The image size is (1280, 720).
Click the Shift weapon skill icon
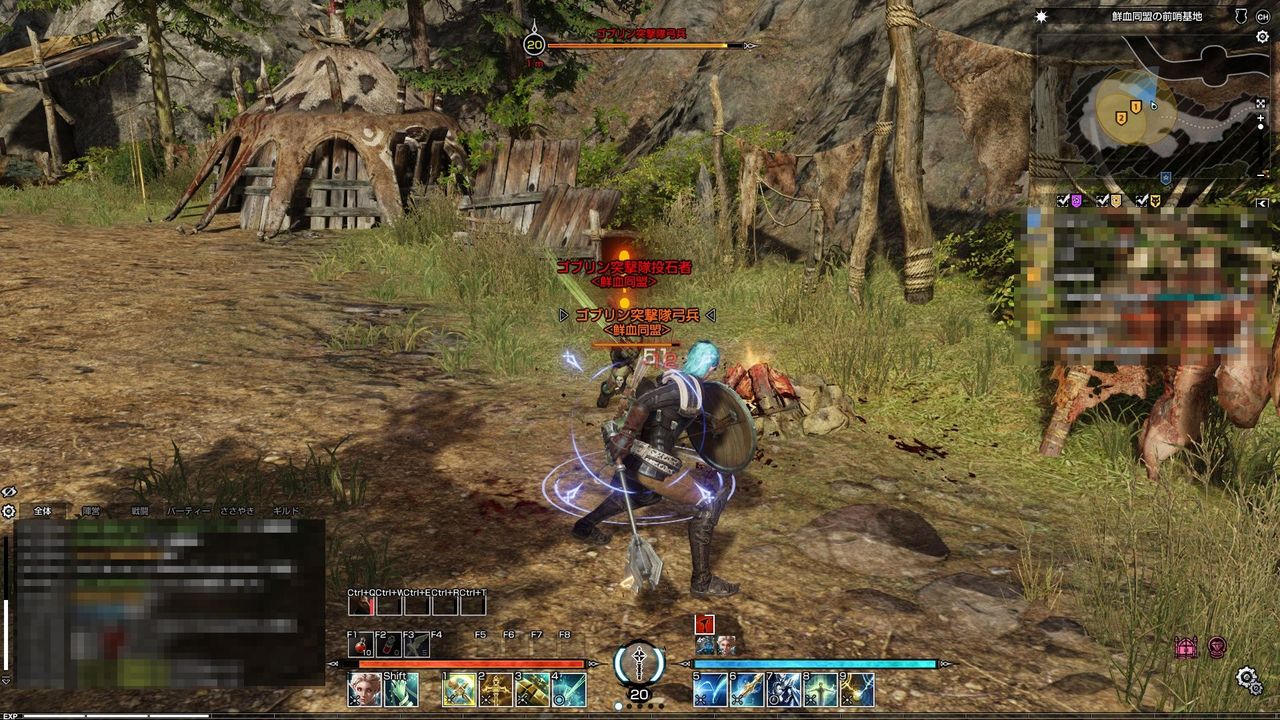click(x=400, y=689)
